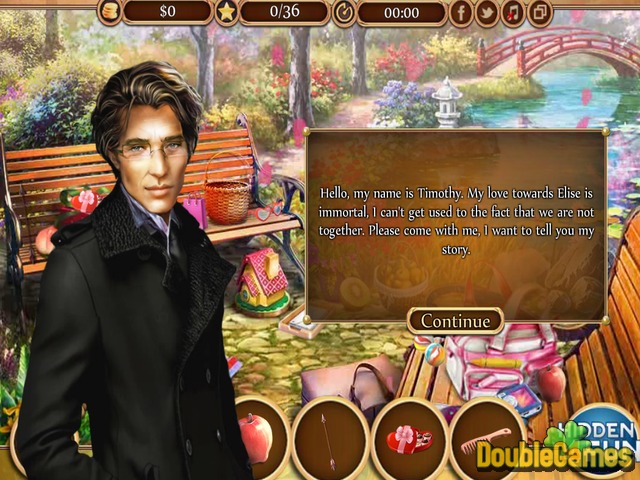Share via the Twitter bird icon
The image size is (640, 480).
point(487,12)
